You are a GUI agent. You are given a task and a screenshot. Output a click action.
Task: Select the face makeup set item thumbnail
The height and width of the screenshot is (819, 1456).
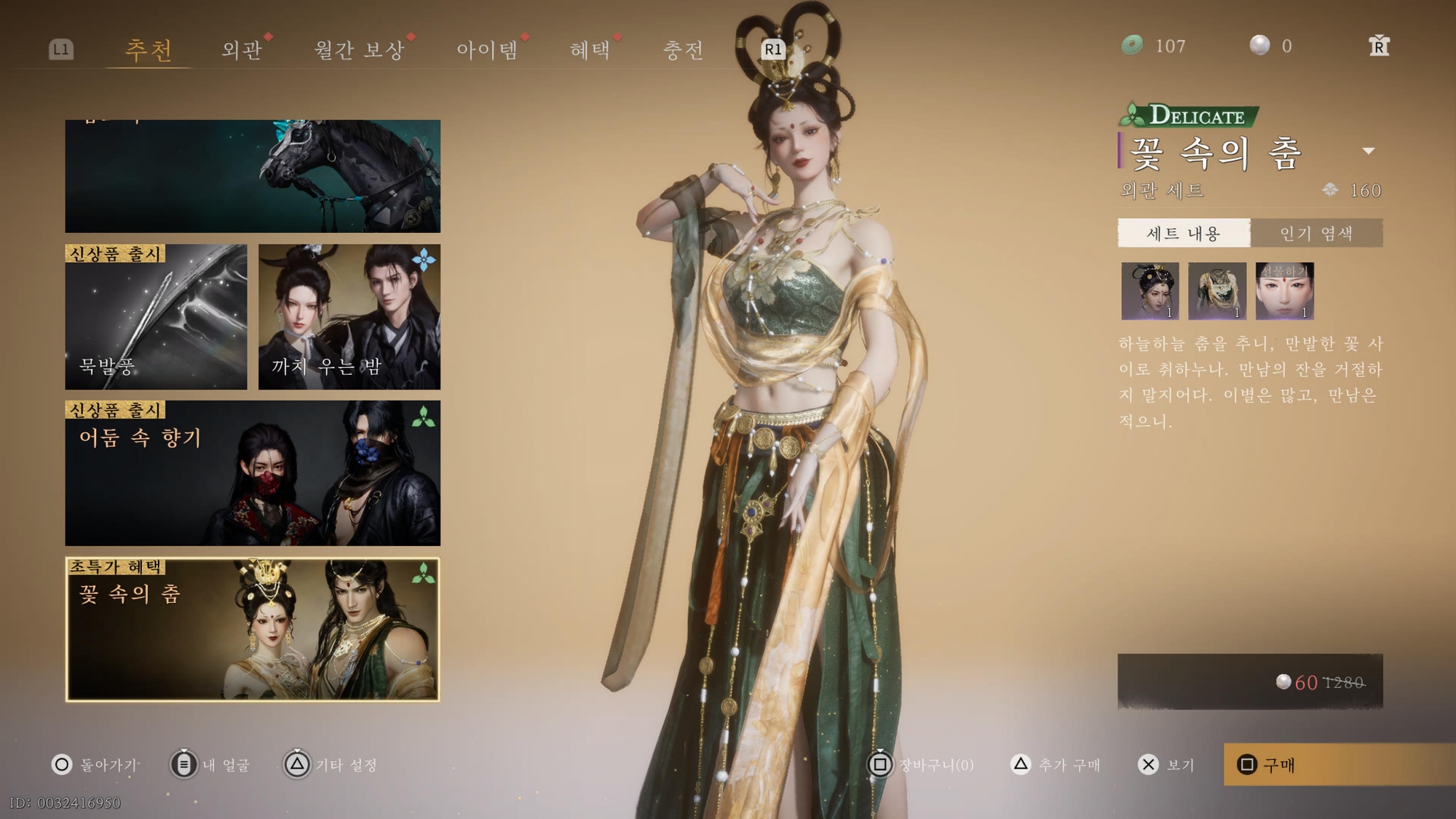(x=1285, y=291)
